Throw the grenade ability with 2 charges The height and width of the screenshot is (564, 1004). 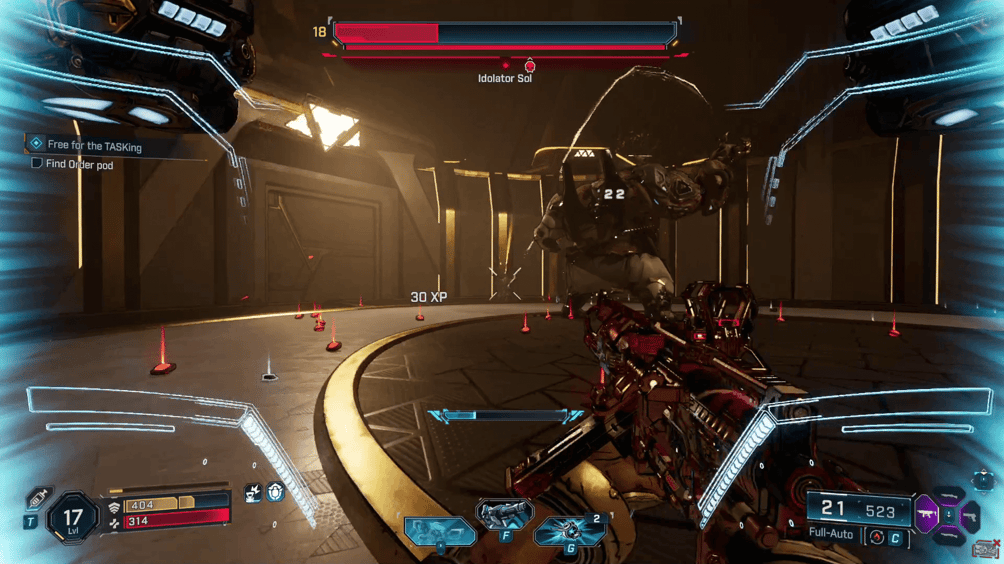571,531
